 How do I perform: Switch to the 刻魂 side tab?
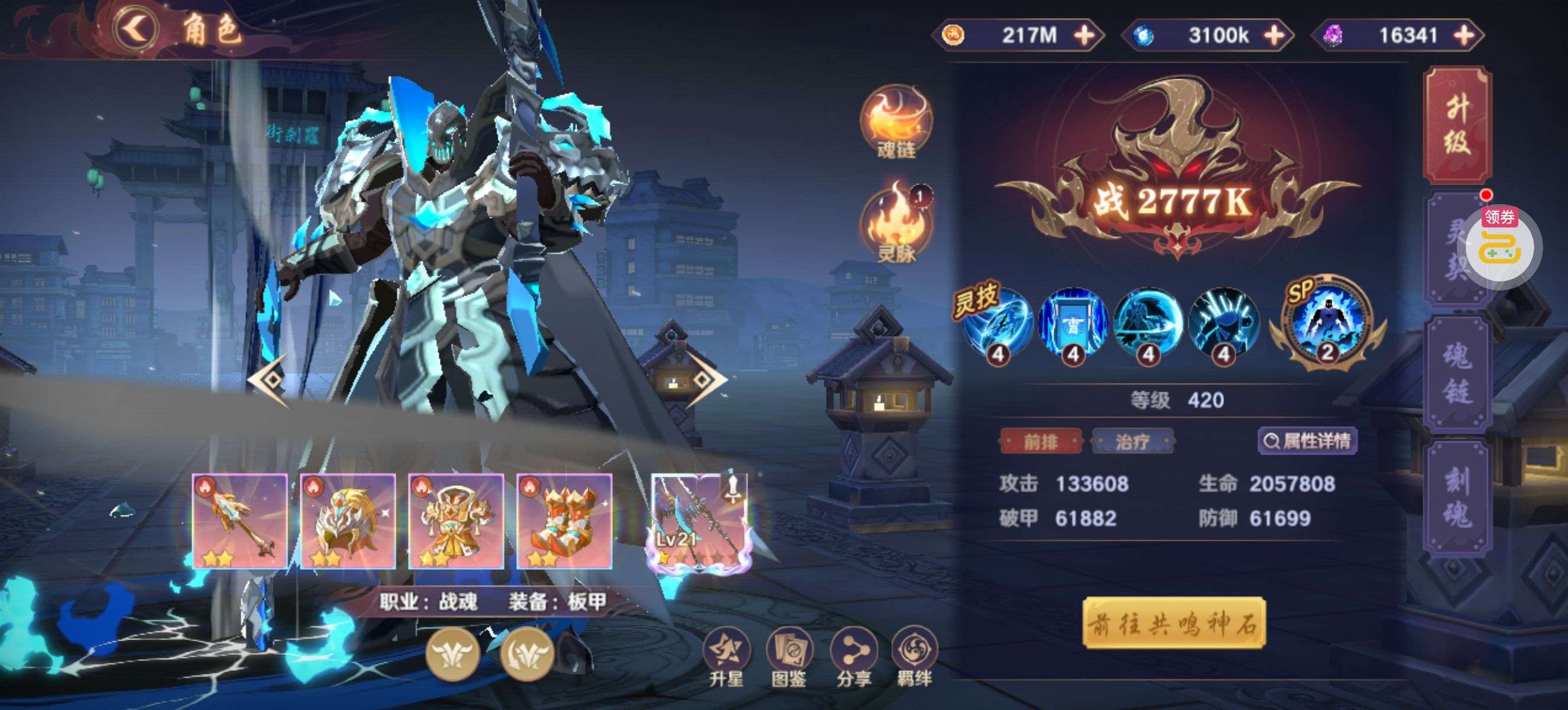coord(1458,498)
